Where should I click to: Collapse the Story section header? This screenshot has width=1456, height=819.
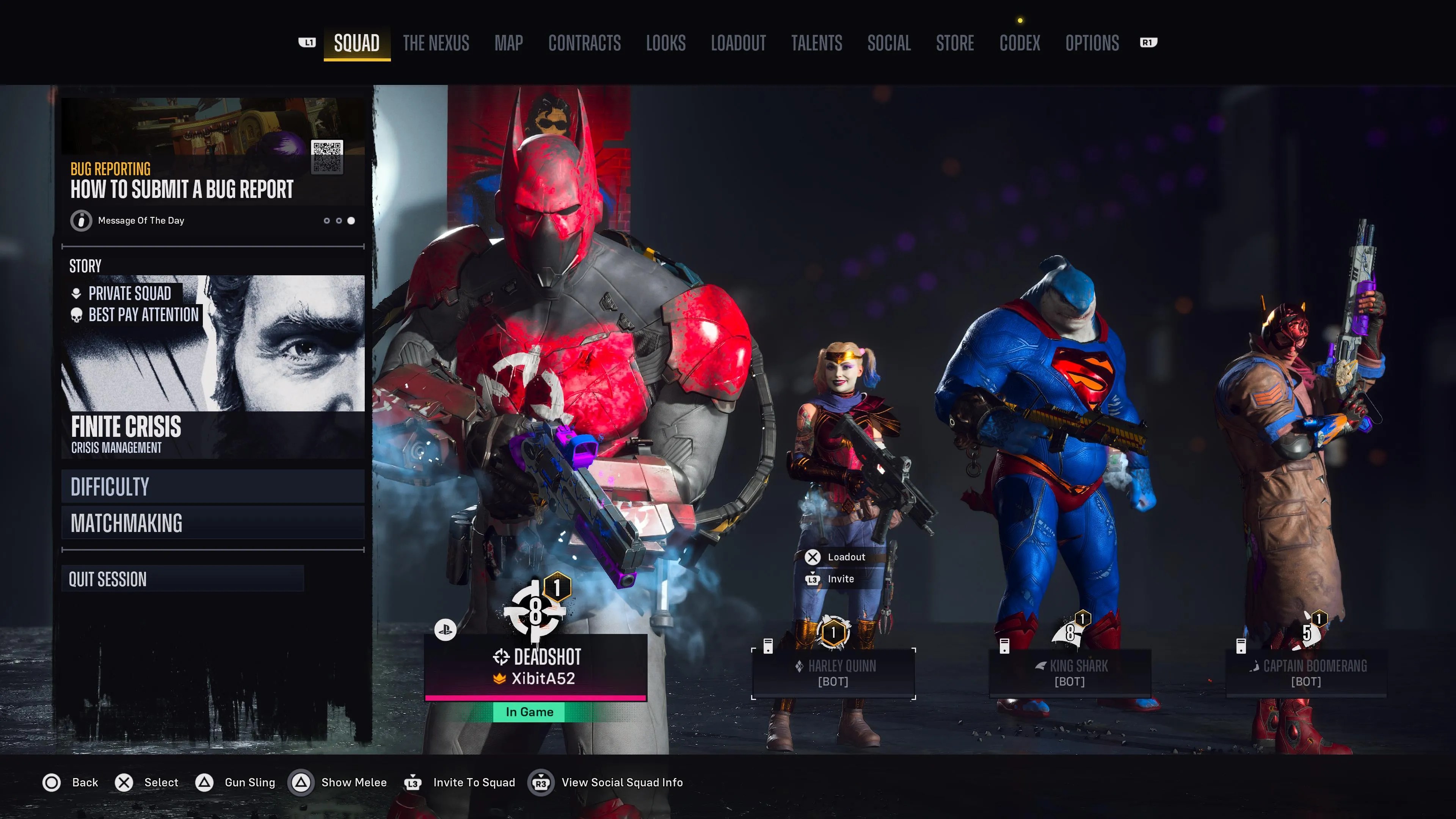tap(85, 266)
